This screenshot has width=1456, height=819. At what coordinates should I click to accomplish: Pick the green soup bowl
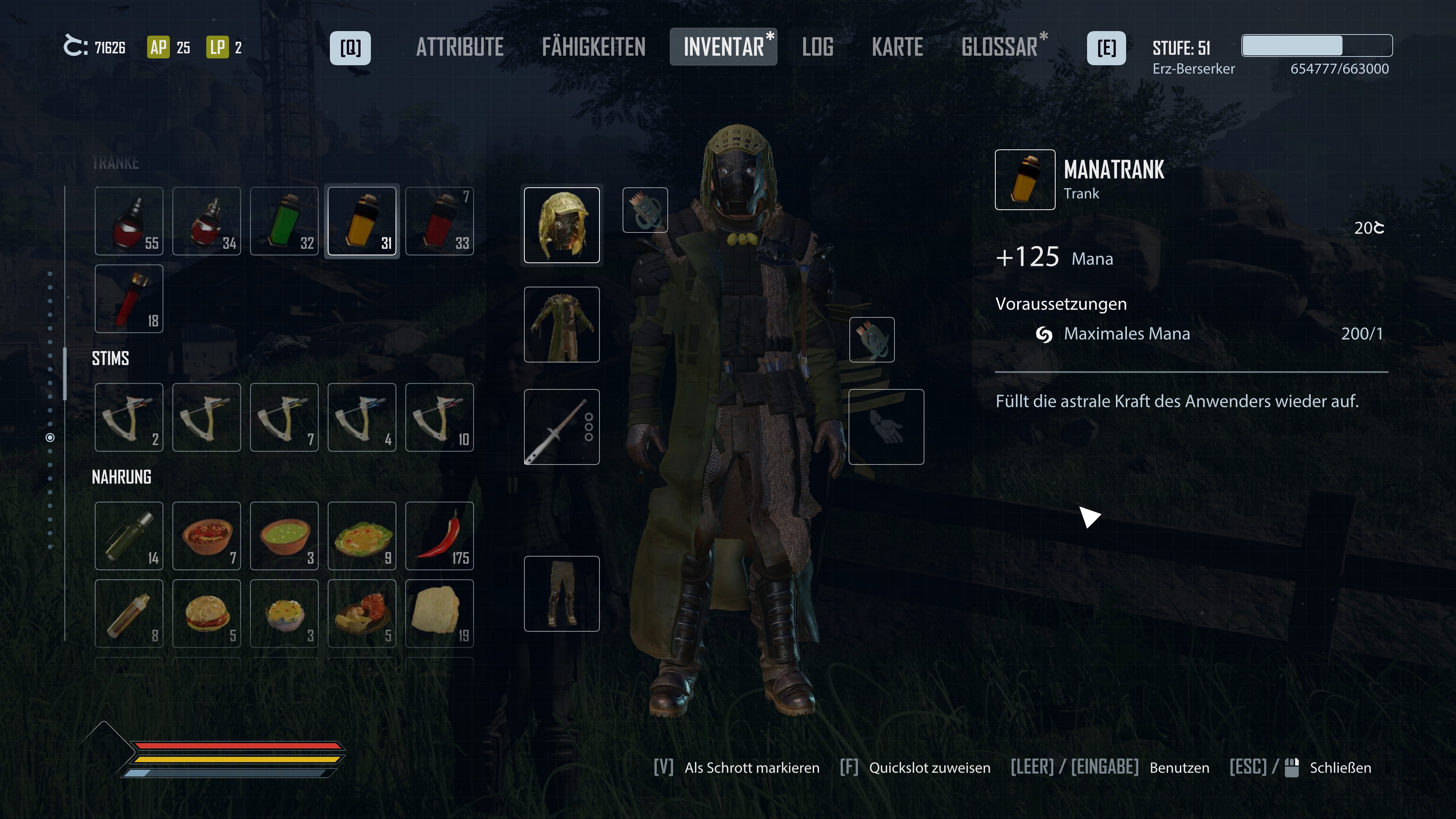pos(284,536)
